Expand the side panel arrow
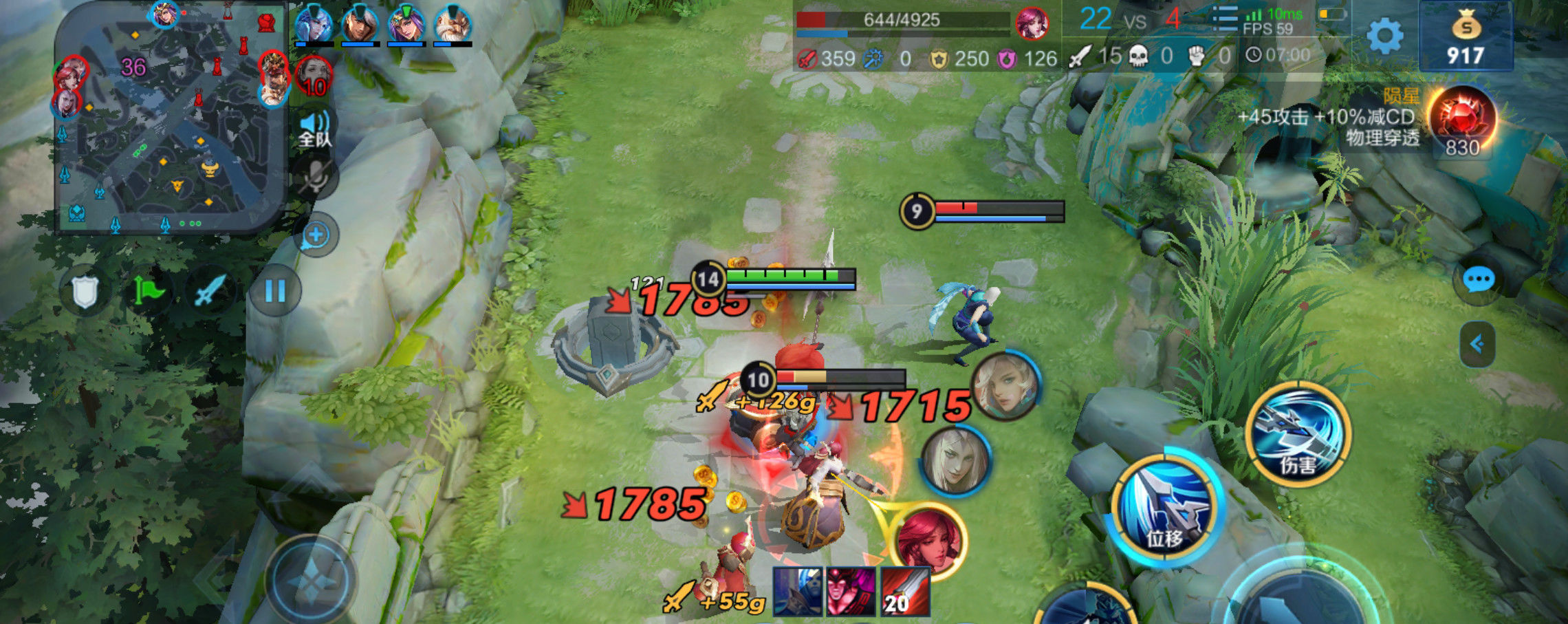 click(x=1477, y=343)
